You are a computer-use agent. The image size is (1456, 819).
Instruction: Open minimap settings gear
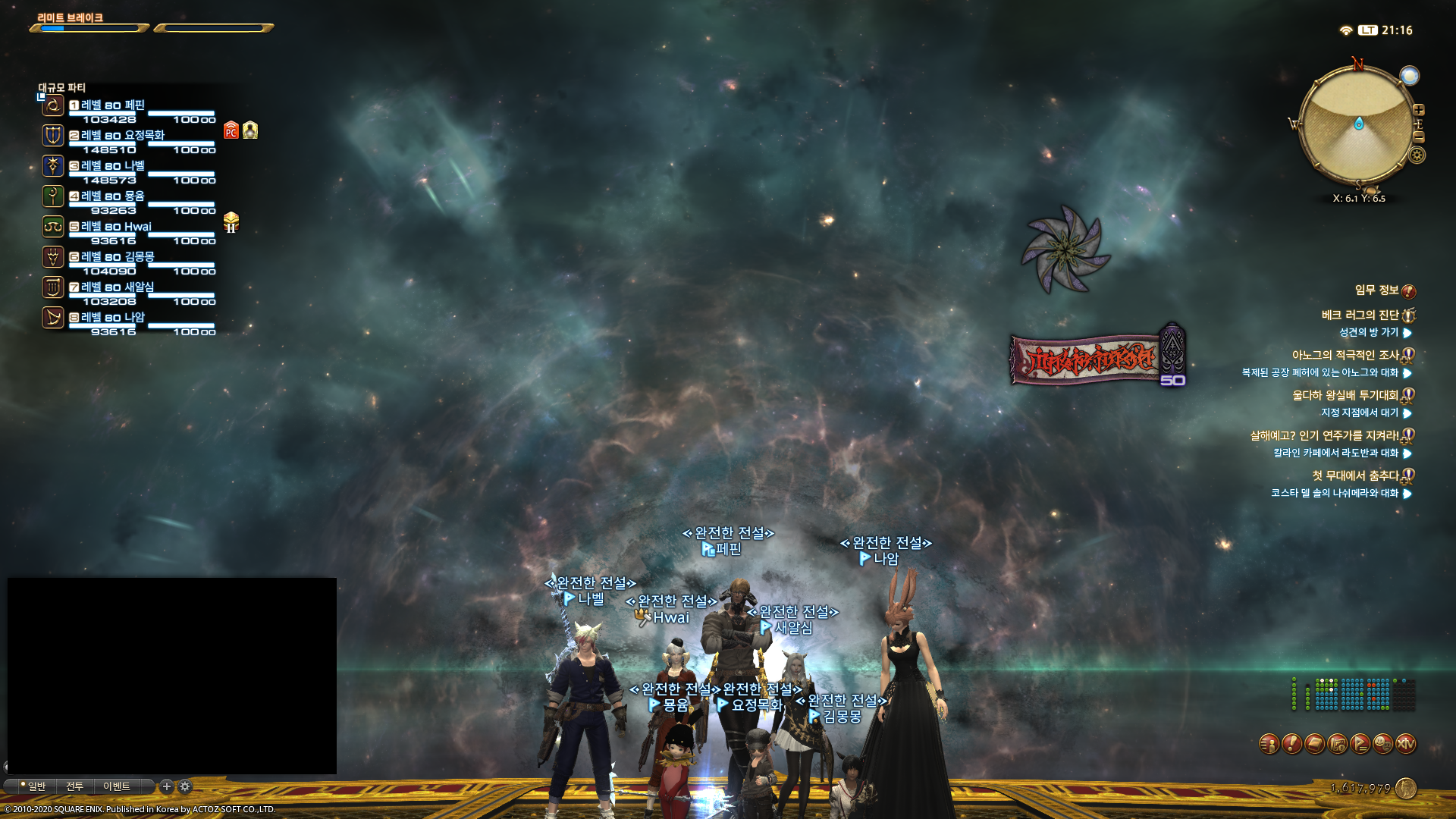(x=1417, y=155)
